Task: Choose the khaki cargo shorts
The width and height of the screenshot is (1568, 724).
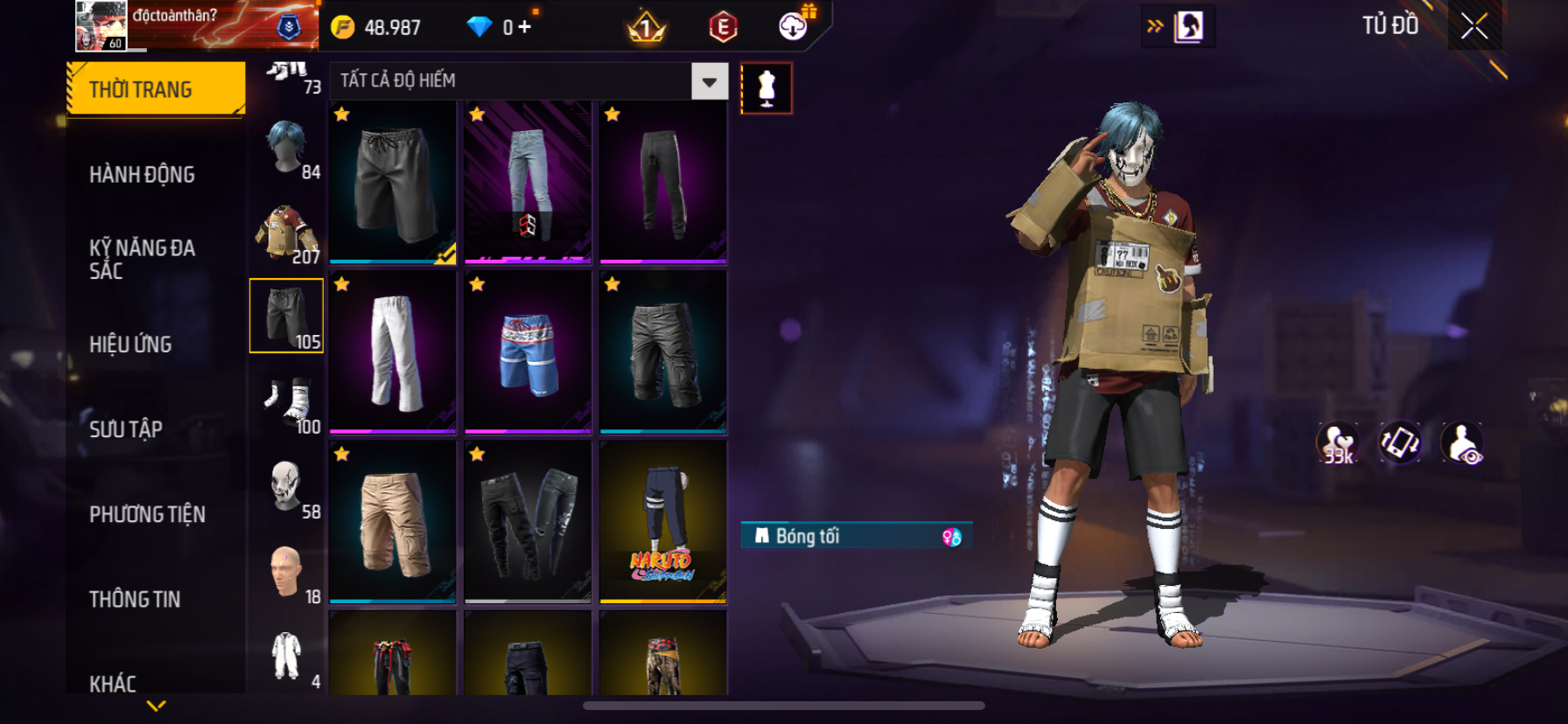Action: point(393,522)
